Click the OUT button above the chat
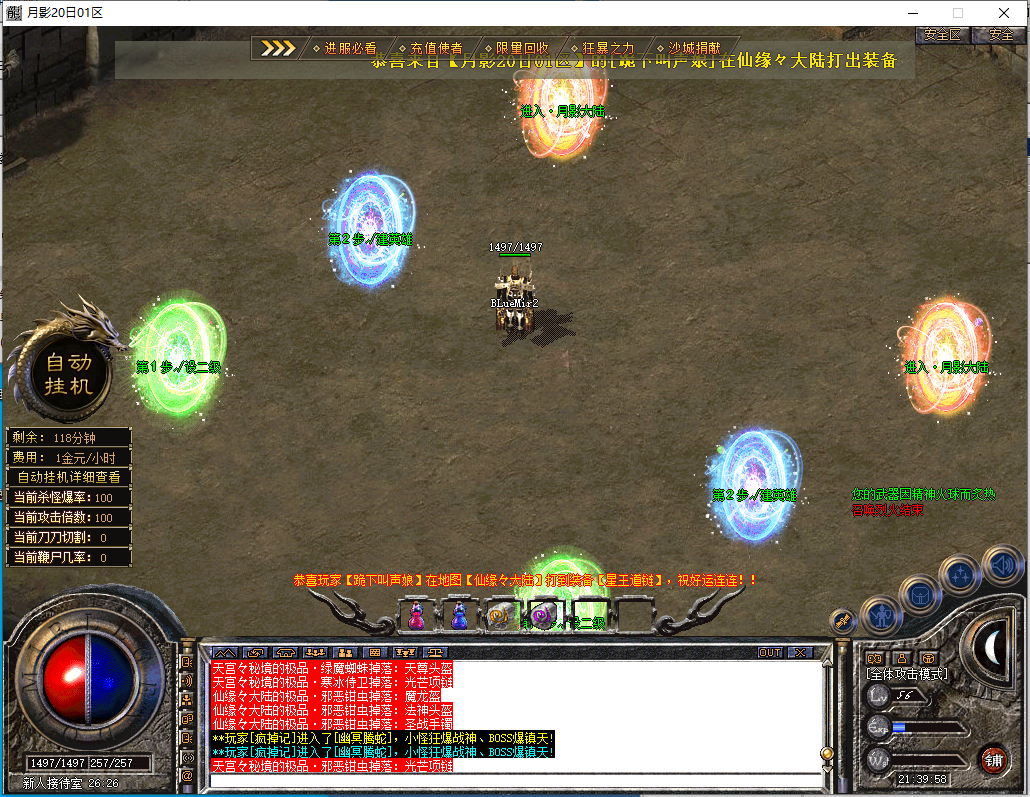Screen dimensions: 1030x797 pos(769,652)
